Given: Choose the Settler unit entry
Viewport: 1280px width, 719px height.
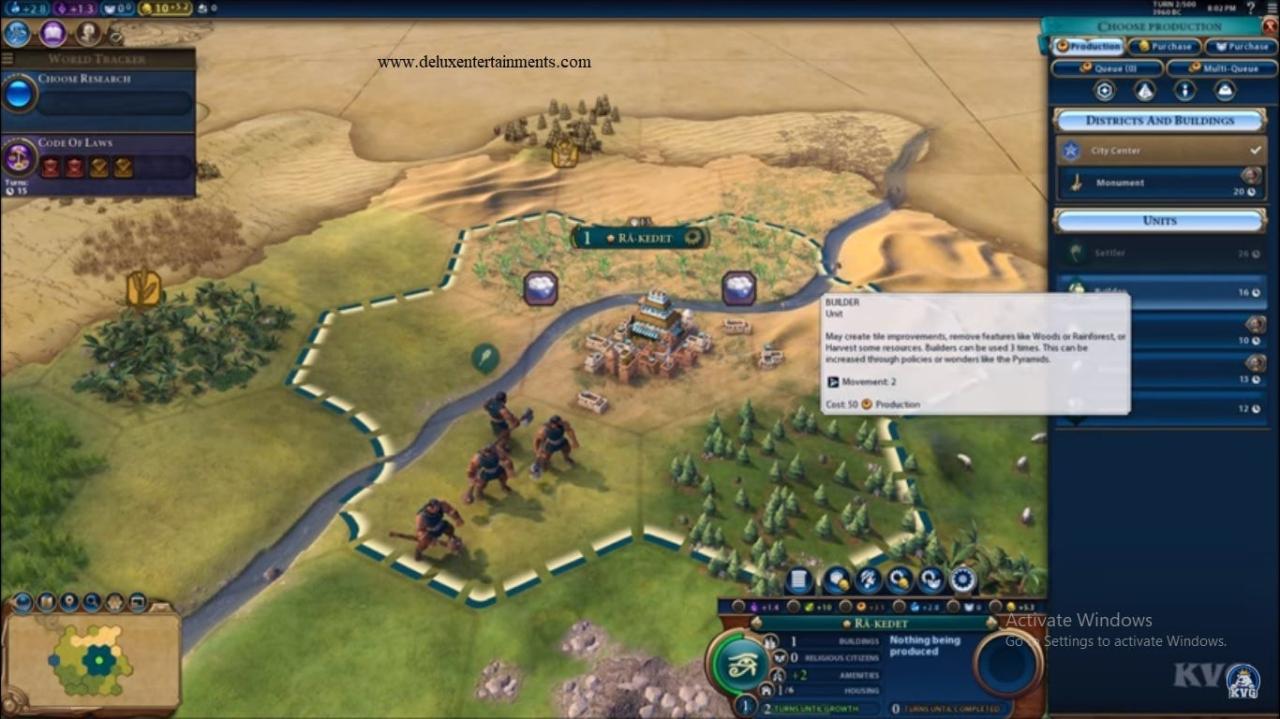Looking at the screenshot, I should coord(1160,253).
